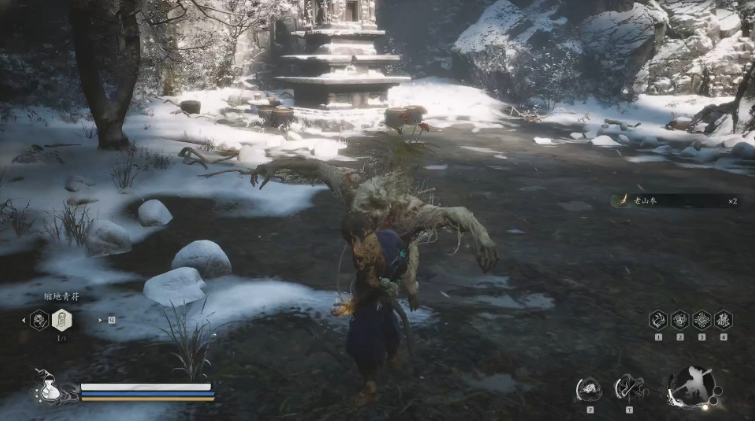This screenshot has width=755, height=421.
Task: Activate the spell icon in slot 2
Action: point(680,319)
